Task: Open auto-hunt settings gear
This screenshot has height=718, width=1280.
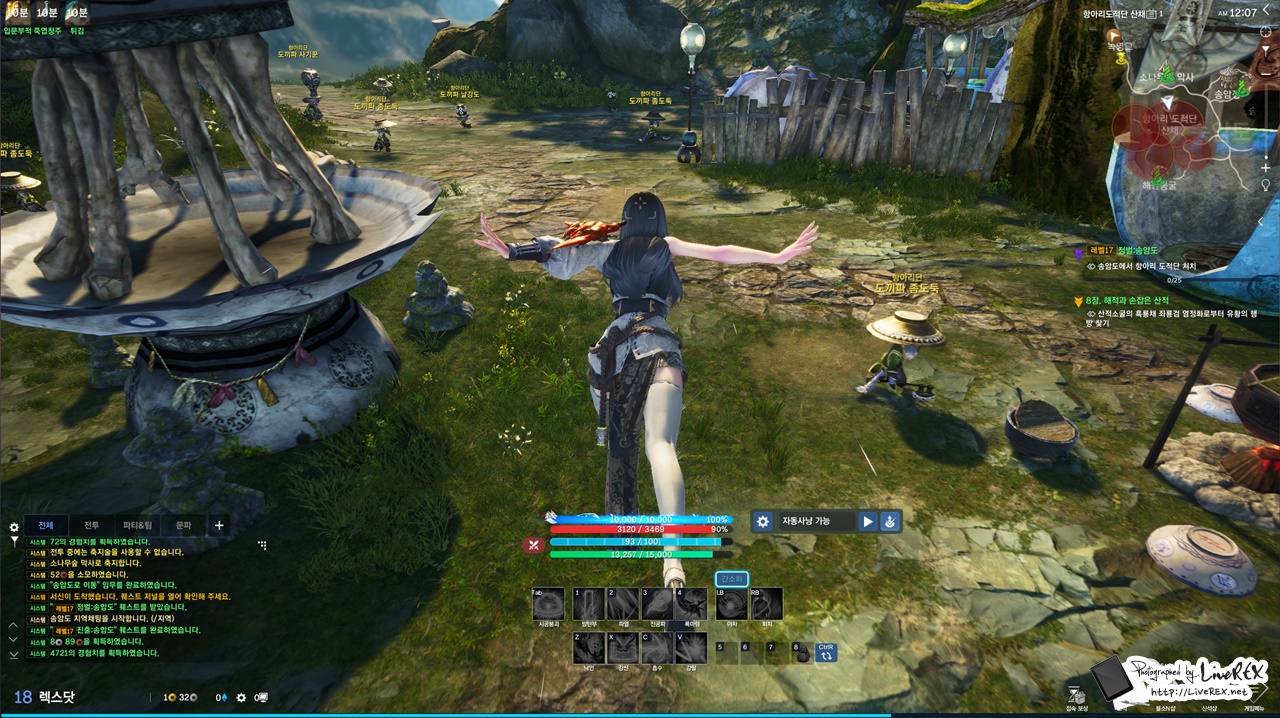Action: [x=763, y=521]
